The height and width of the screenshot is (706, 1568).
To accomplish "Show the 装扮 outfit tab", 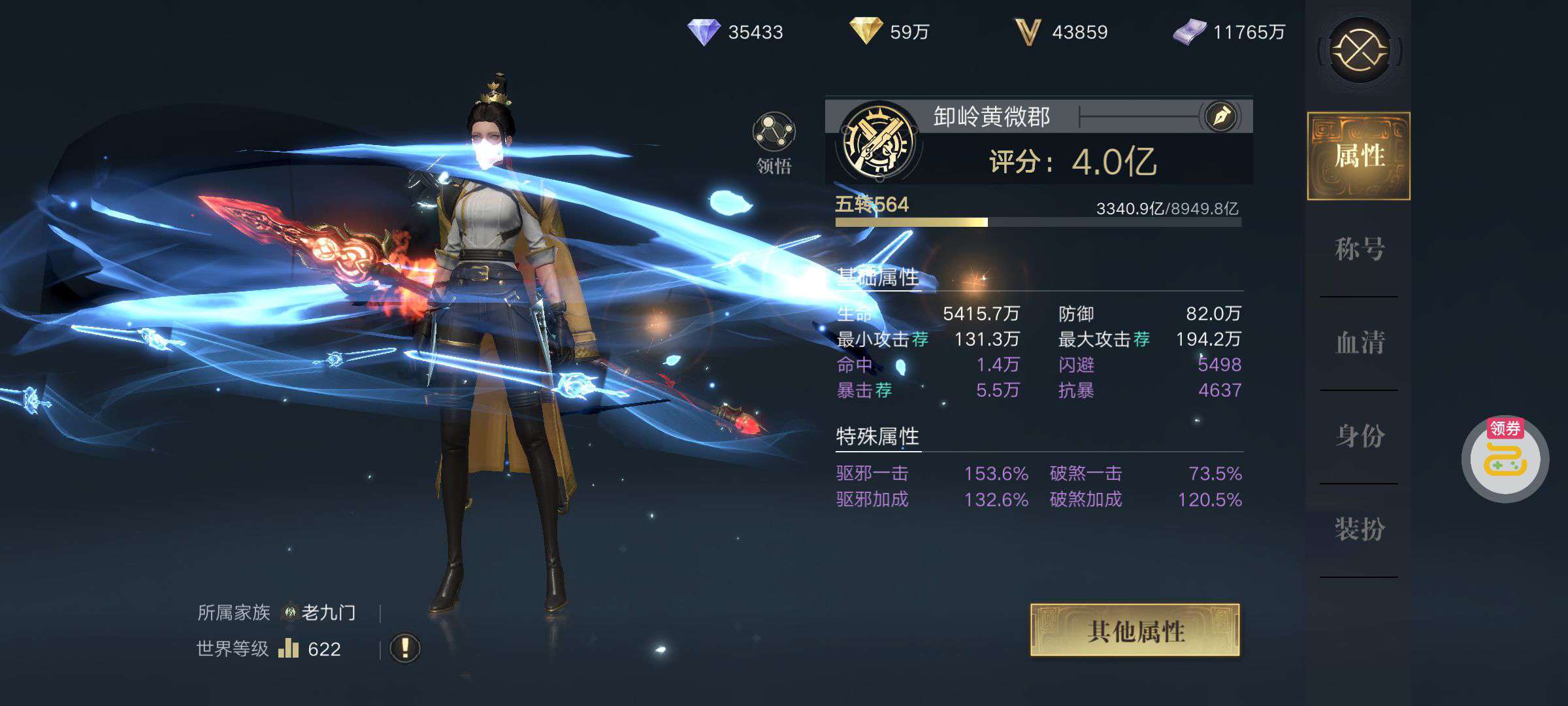I will (x=1359, y=529).
